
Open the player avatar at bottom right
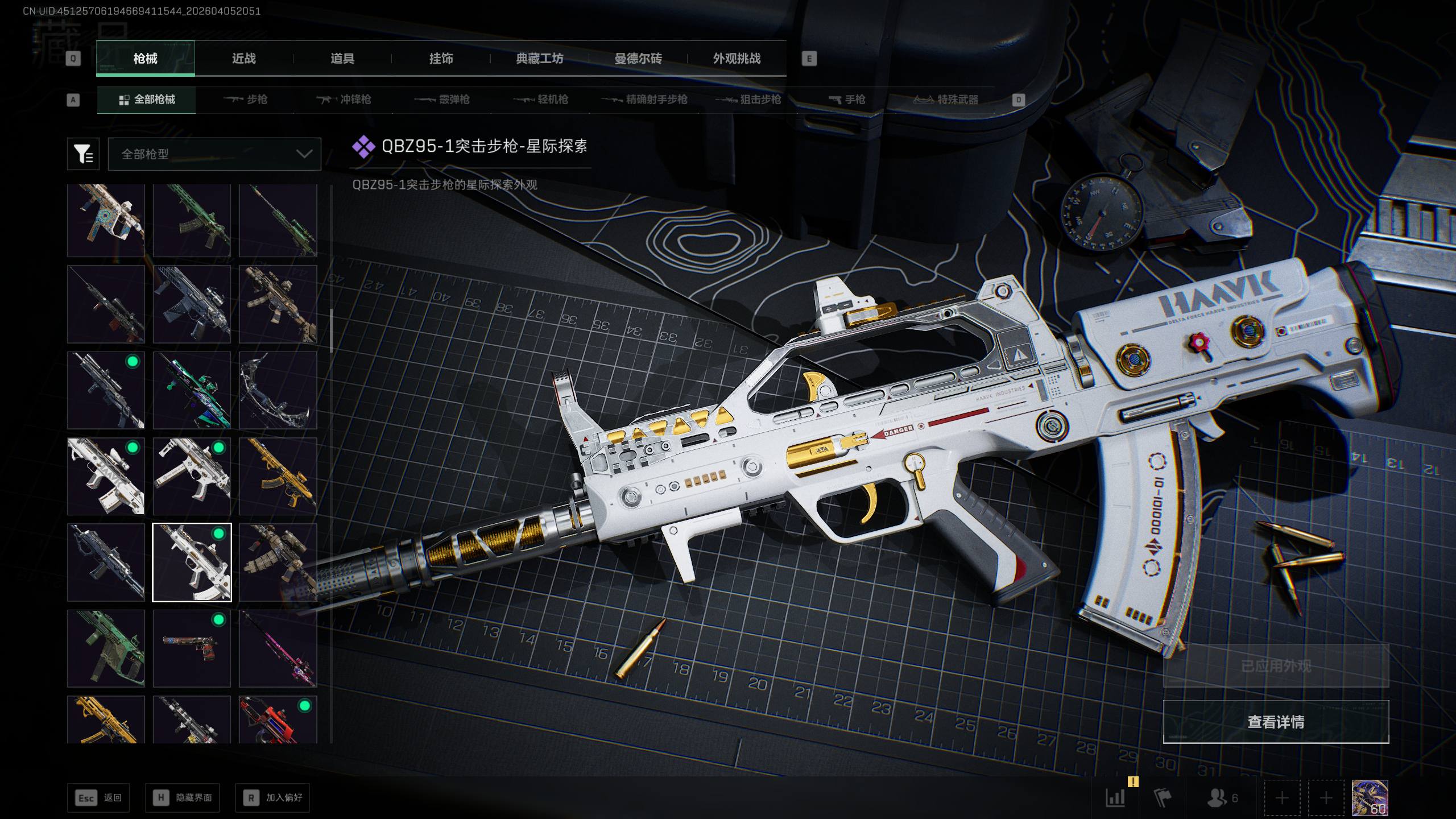tap(1370, 798)
